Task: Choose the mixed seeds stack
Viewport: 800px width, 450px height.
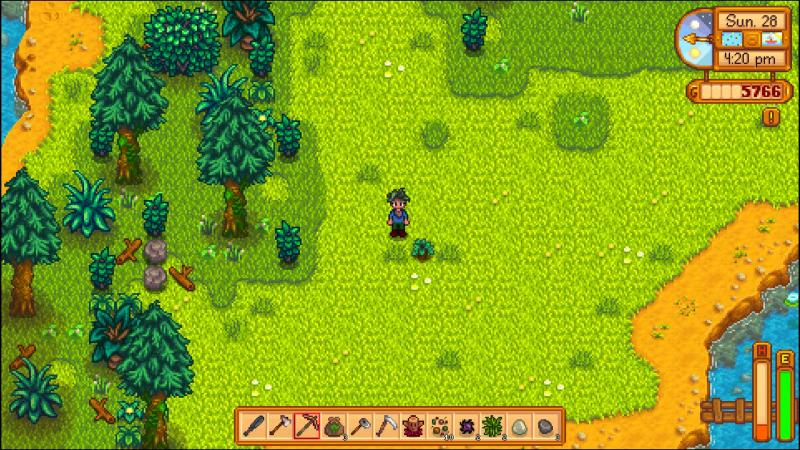Action: (438, 425)
